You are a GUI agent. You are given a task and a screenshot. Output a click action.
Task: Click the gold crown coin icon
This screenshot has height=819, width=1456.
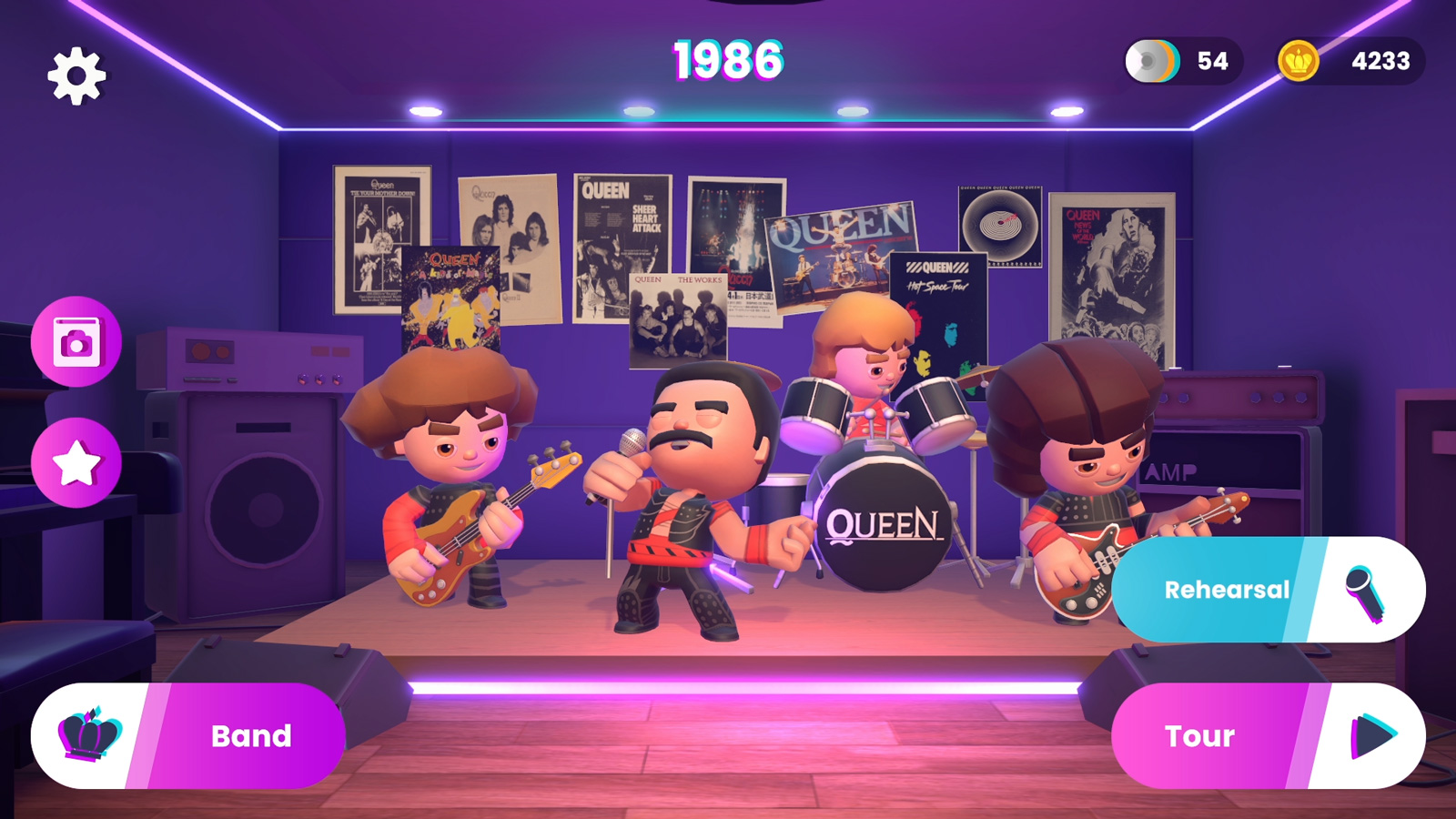tap(1299, 61)
